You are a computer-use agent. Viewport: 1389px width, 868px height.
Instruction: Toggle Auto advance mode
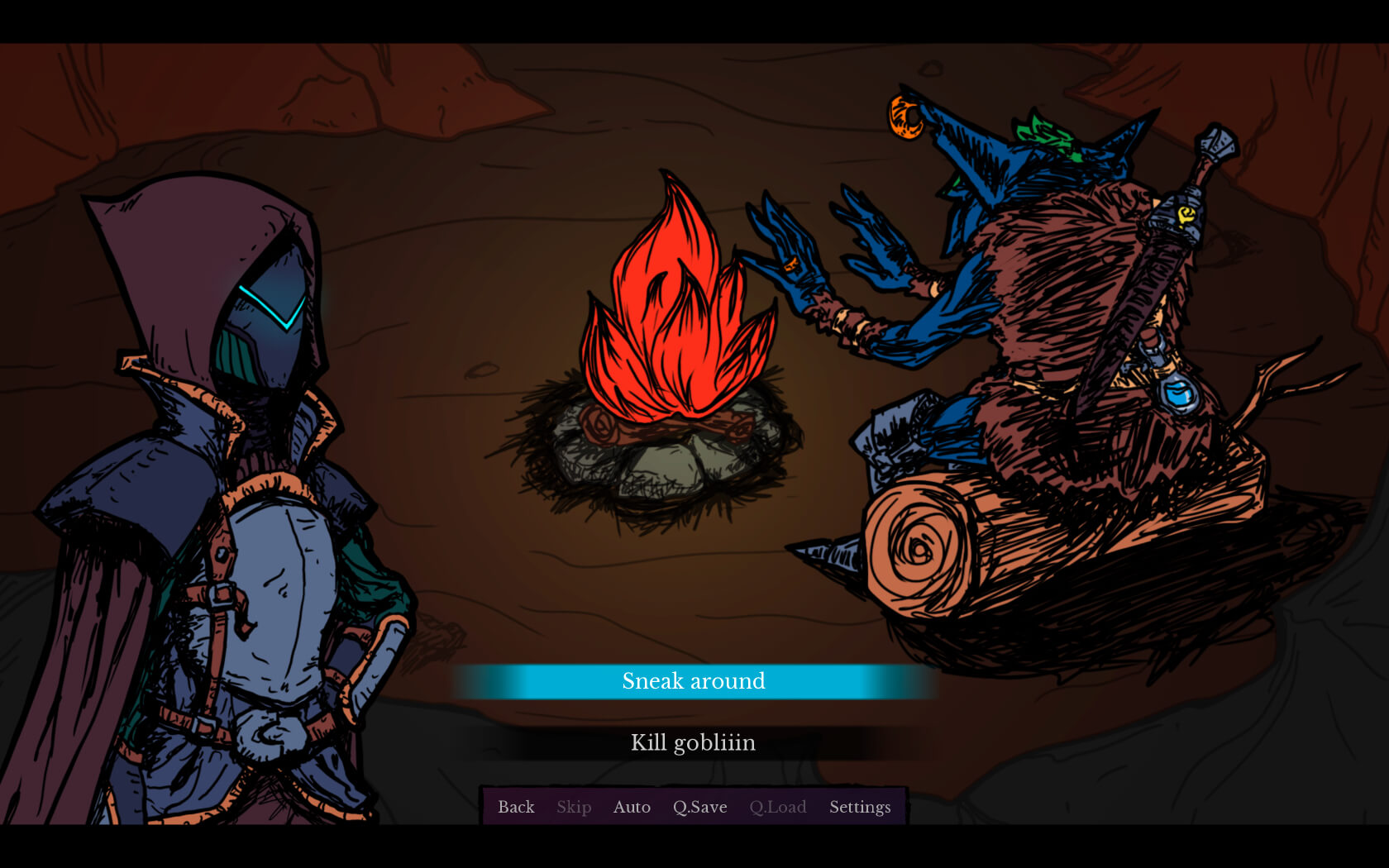pyautogui.click(x=632, y=807)
